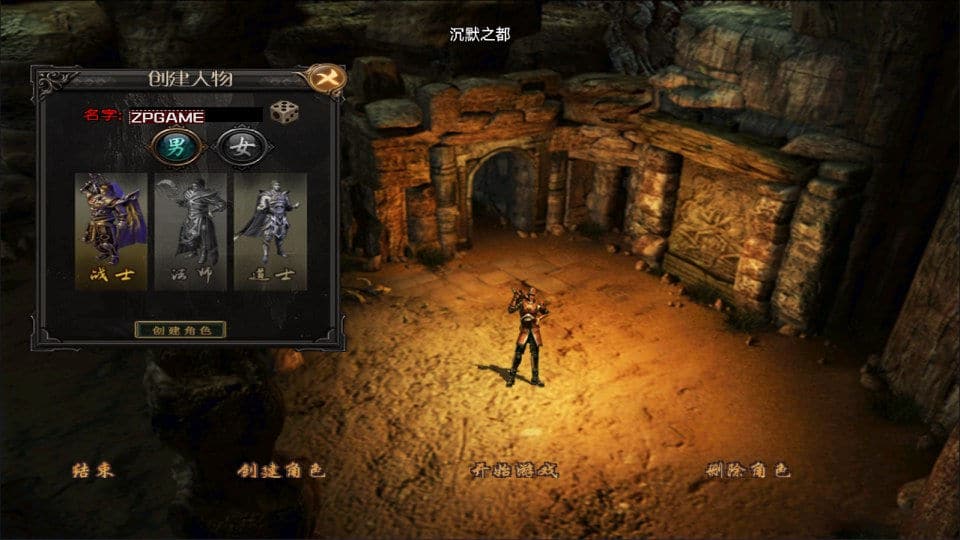
Task: Close the 创建人物 character creation panel
Action: tap(323, 79)
